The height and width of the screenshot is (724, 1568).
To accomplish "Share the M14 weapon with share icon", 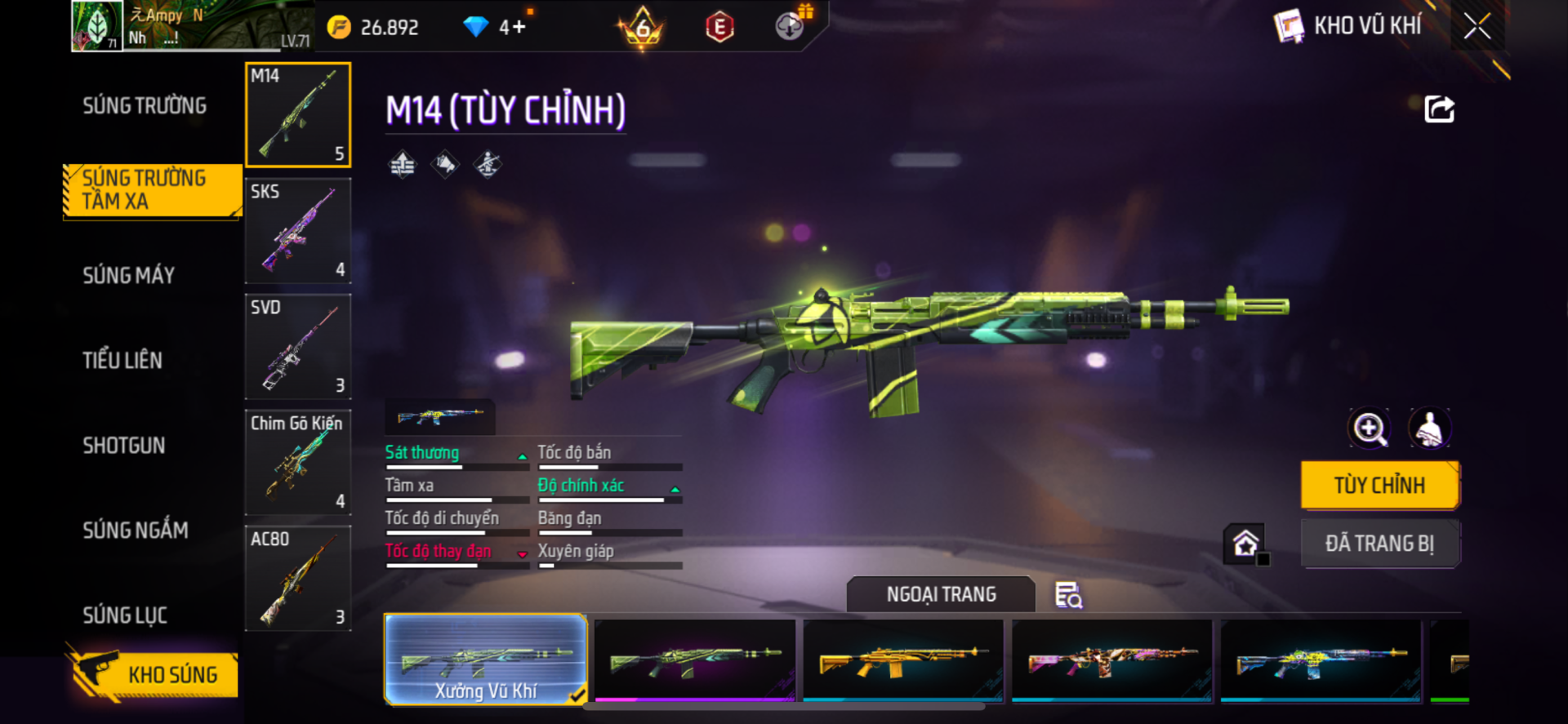I will pyautogui.click(x=1439, y=109).
